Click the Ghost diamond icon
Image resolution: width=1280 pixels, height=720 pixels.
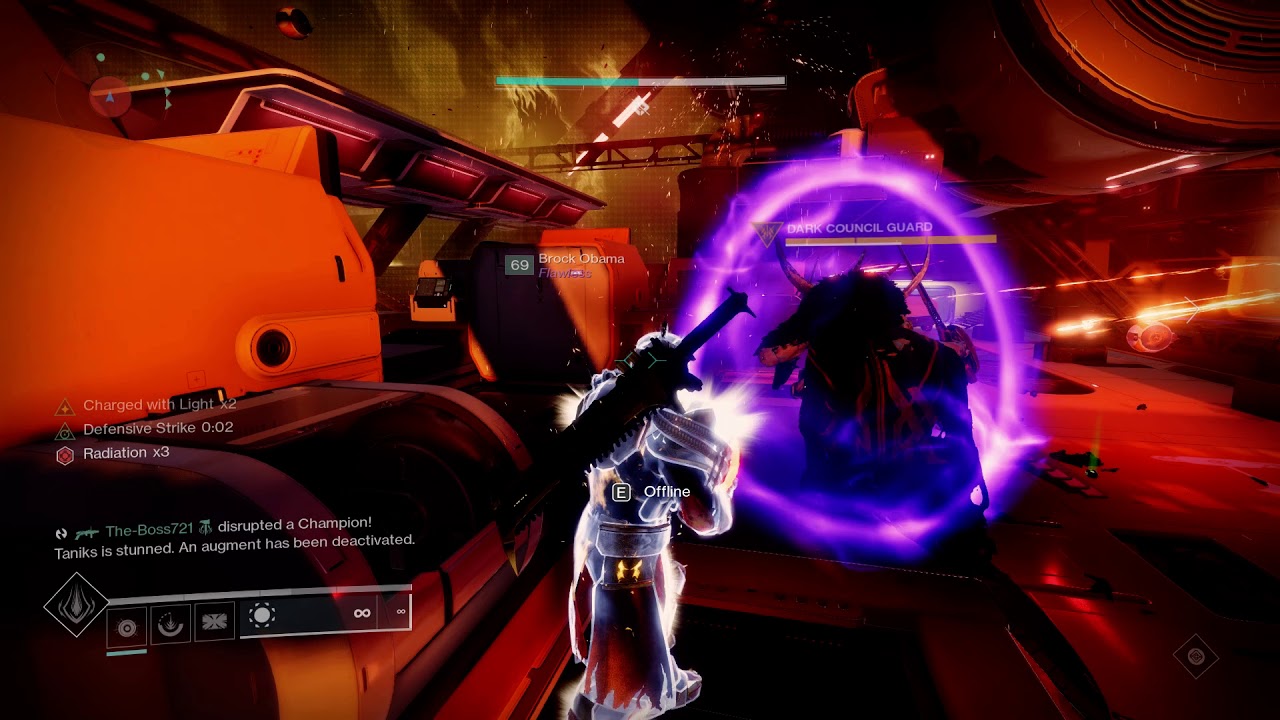[1195, 656]
